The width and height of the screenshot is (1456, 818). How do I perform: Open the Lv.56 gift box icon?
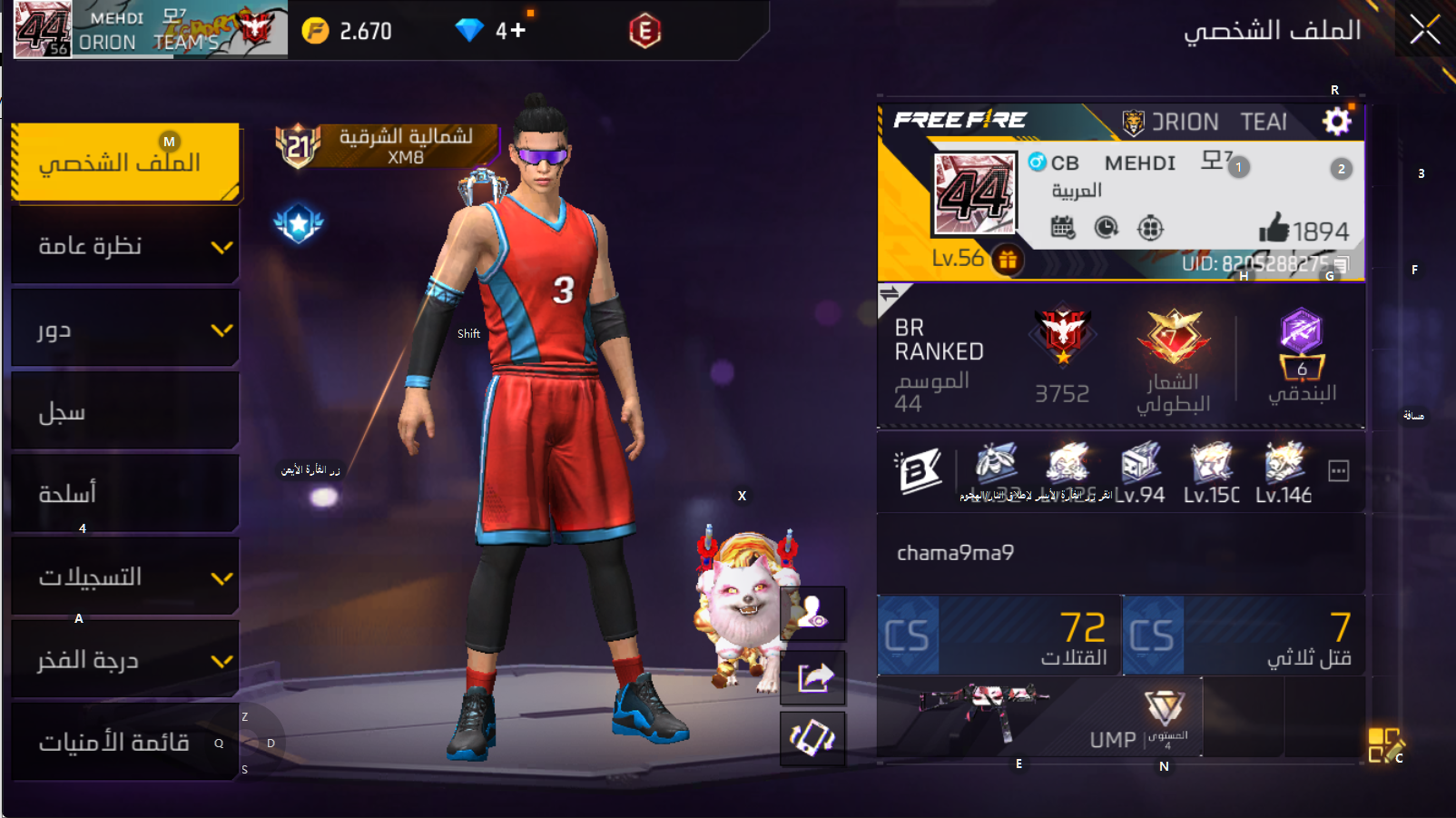click(x=1008, y=261)
